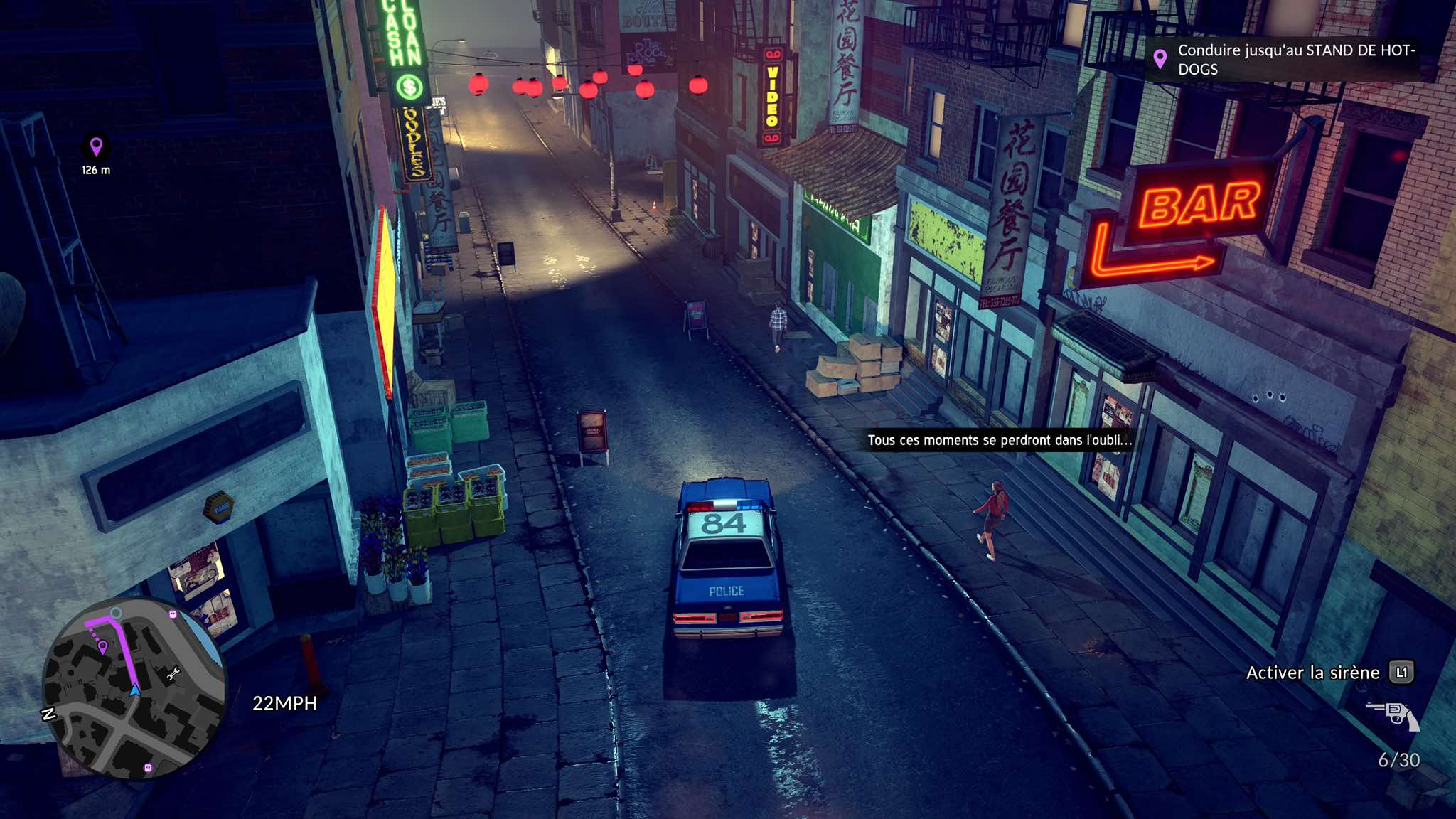Select the purple destination pin on the minimap
1456x819 pixels.
point(102,646)
